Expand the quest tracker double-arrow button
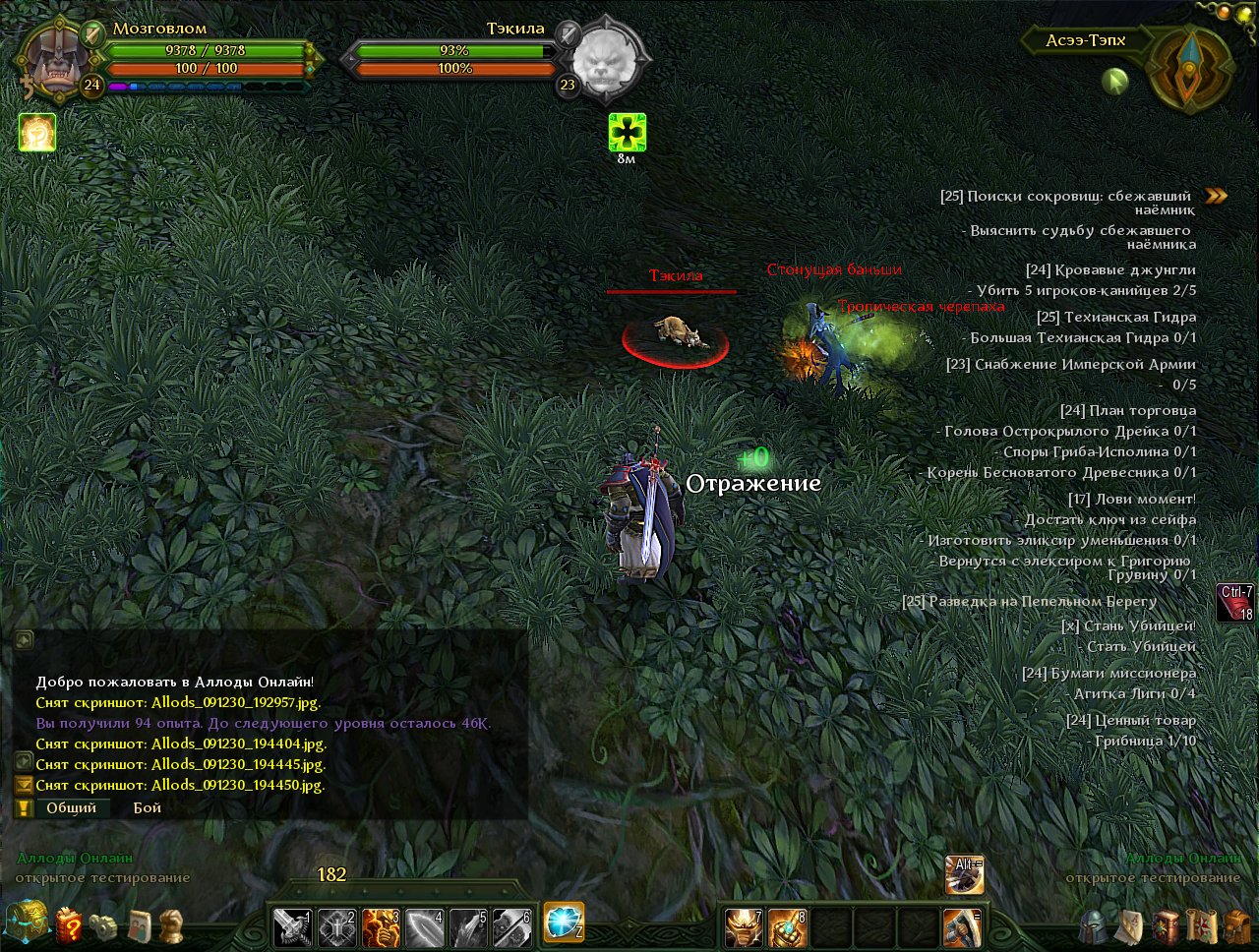The image size is (1259, 952). pyautogui.click(x=1216, y=196)
